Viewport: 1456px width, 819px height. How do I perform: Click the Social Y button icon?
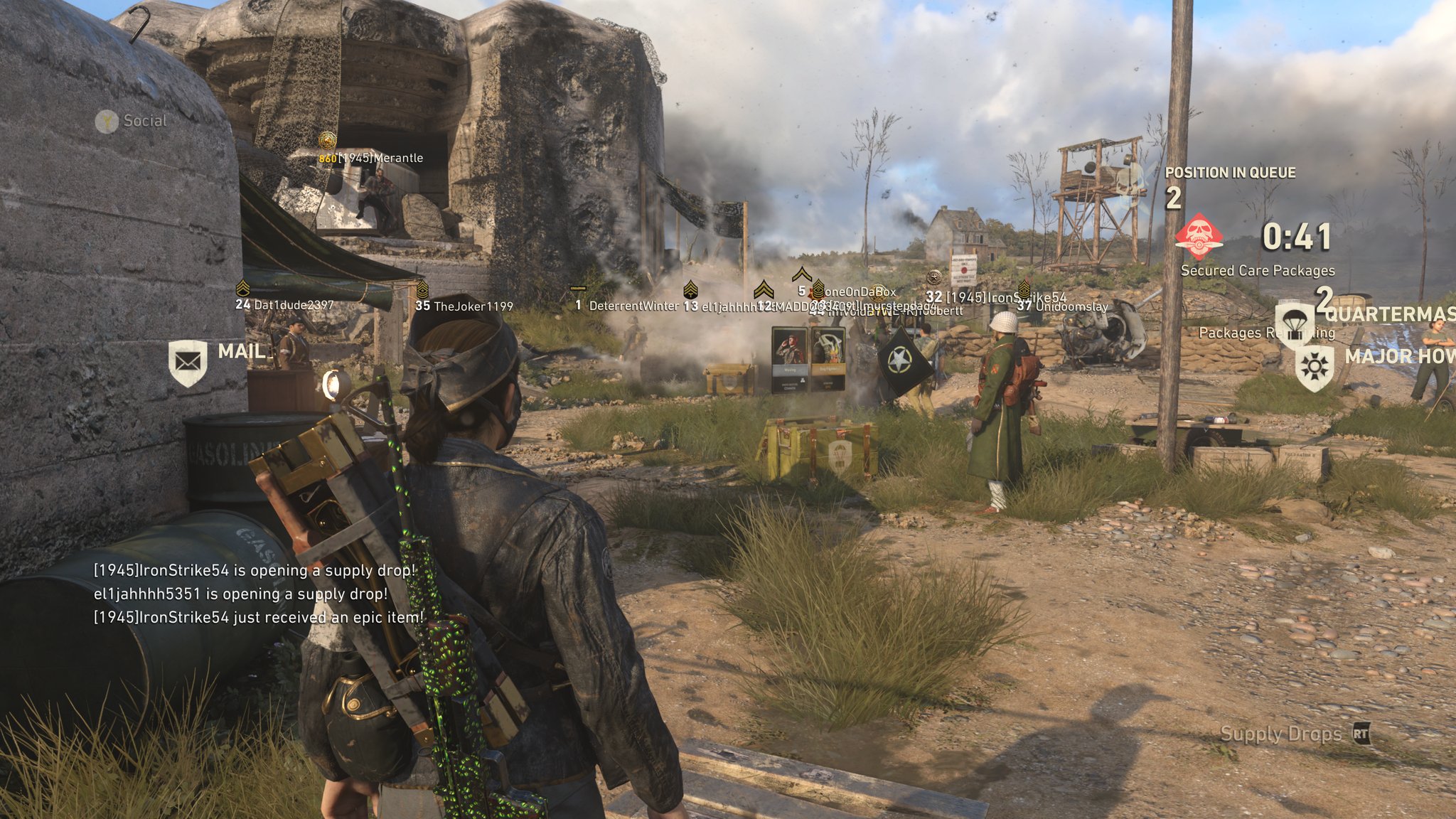pyautogui.click(x=105, y=121)
